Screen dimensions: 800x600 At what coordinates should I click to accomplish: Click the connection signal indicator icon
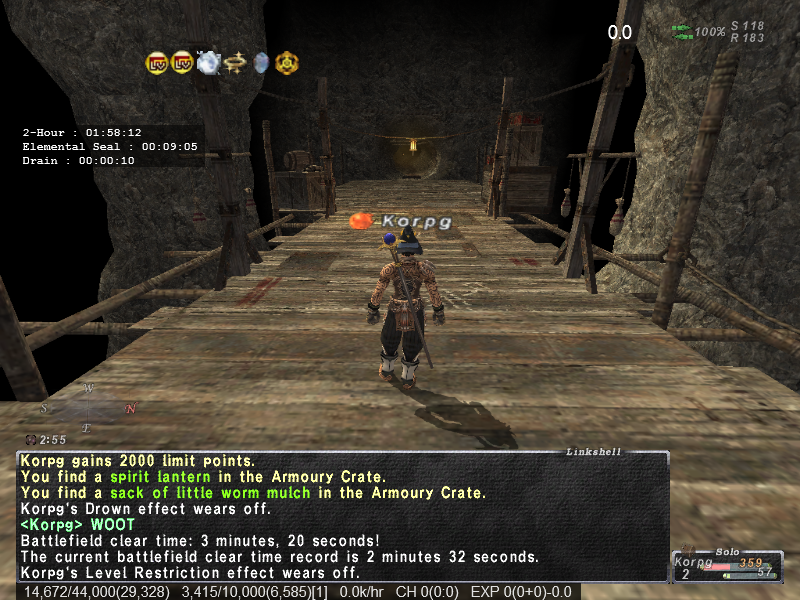682,31
